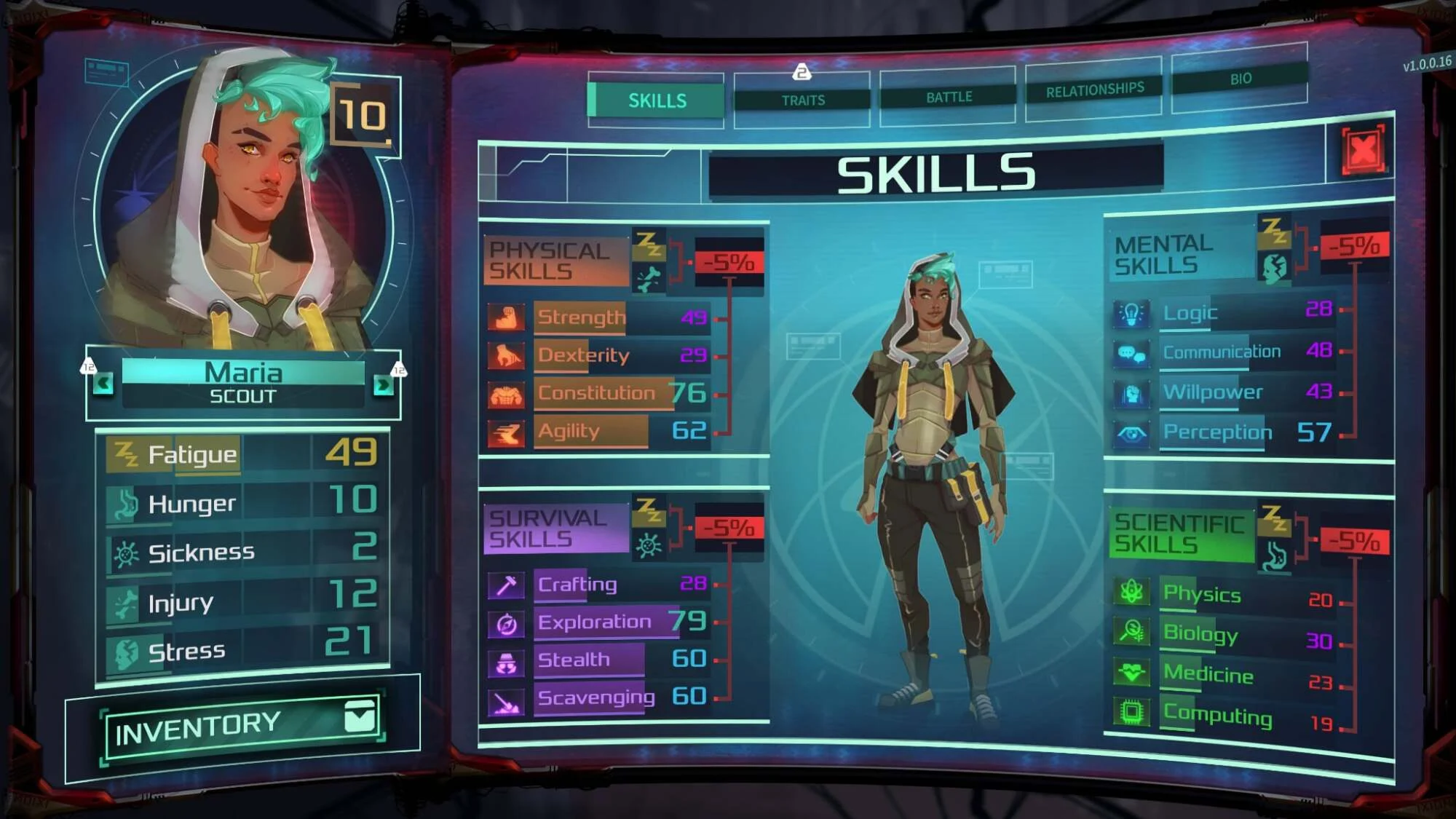This screenshot has height=819, width=1456.
Task: View the Bio tab
Action: [x=1240, y=79]
